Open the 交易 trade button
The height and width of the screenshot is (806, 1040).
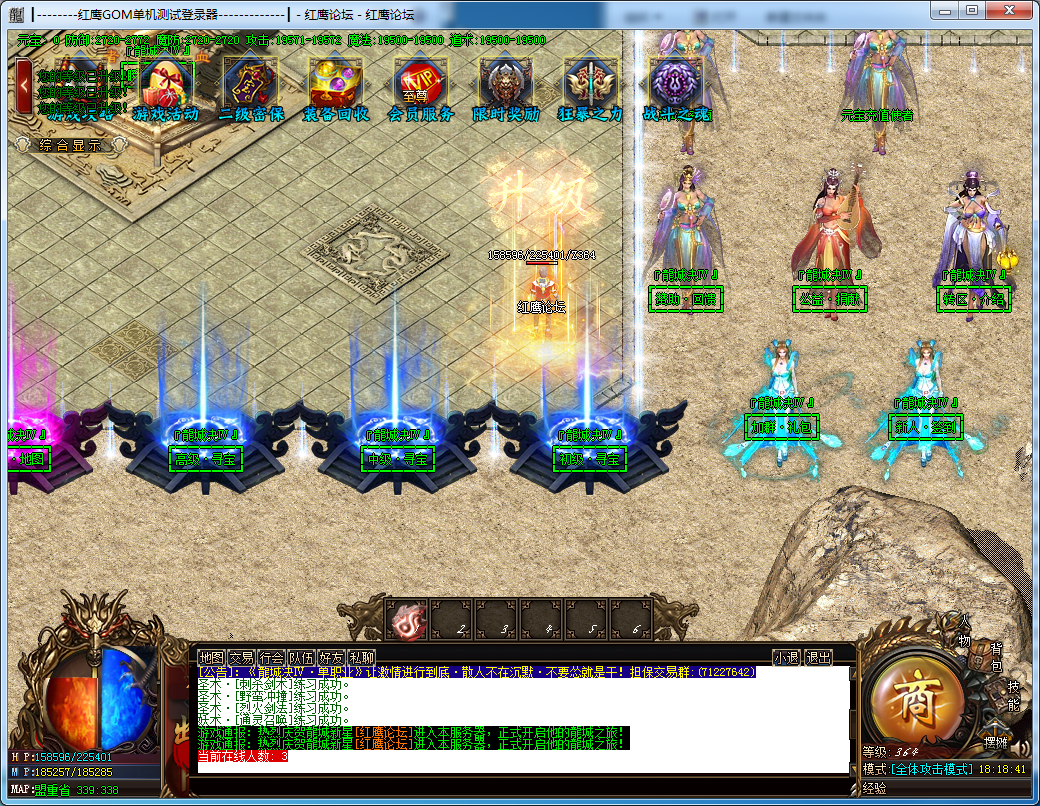[241, 657]
